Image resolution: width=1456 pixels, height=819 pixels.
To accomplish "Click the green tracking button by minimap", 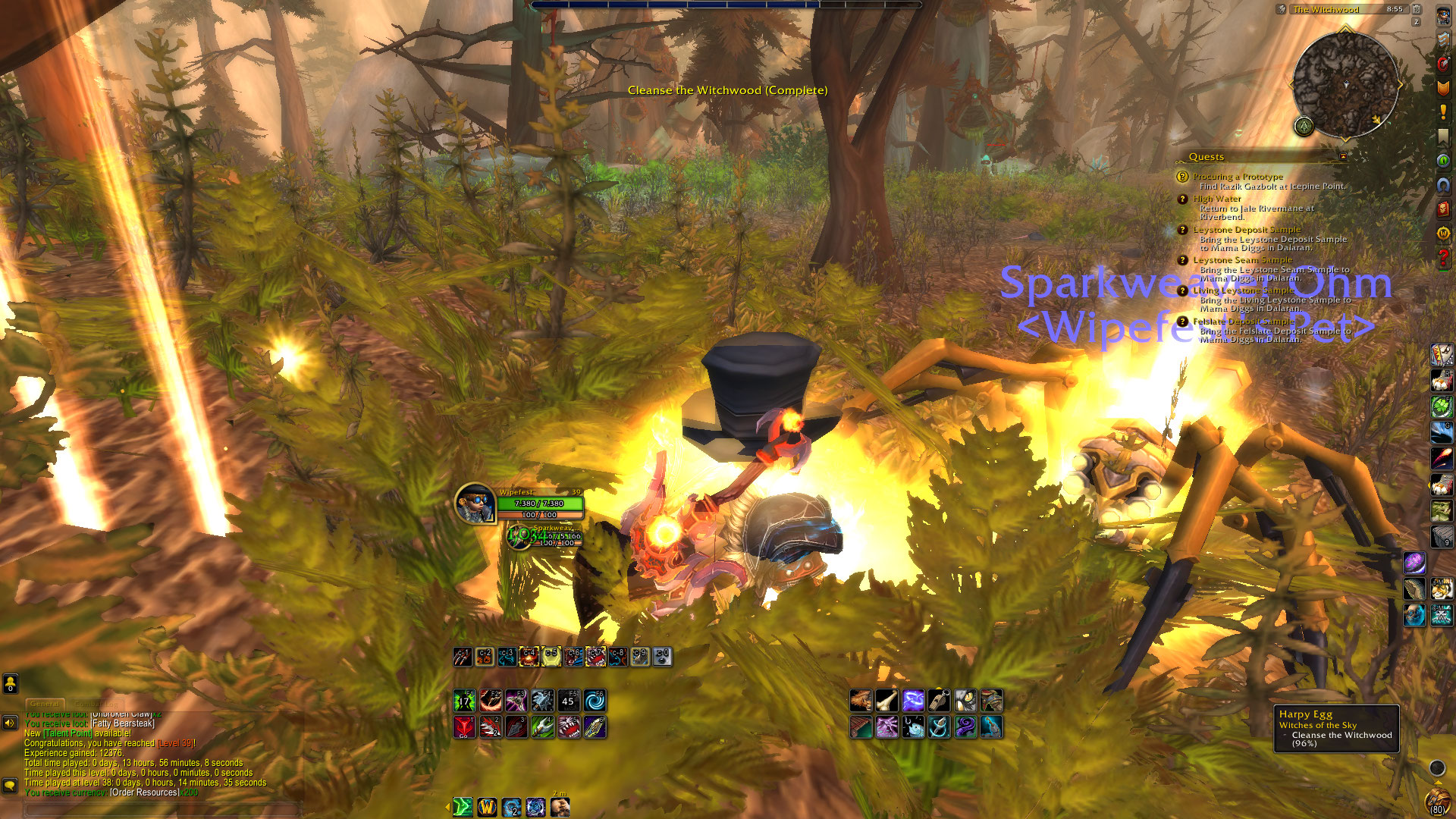I will 1304,126.
